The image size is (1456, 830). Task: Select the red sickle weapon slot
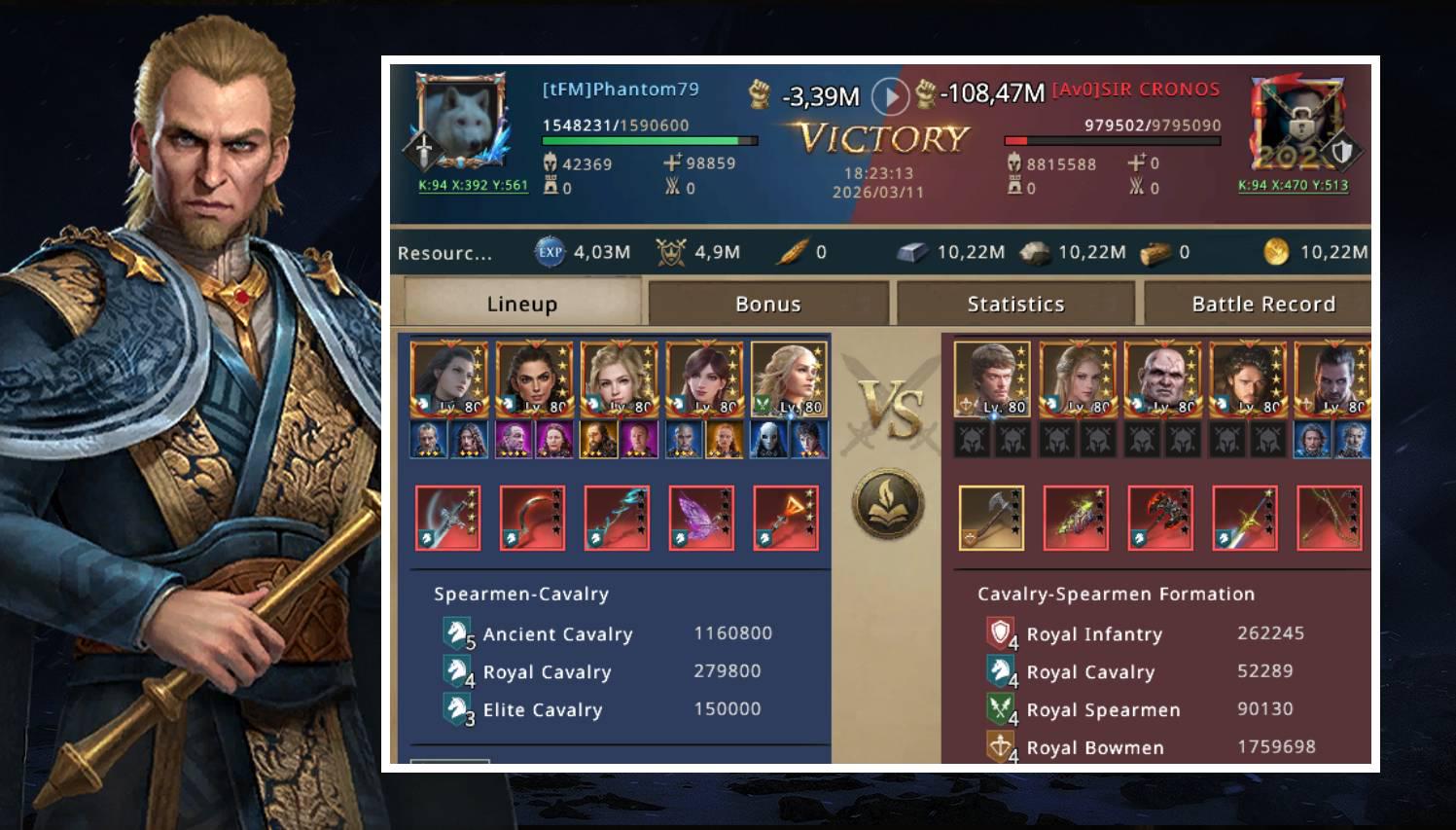click(x=532, y=518)
